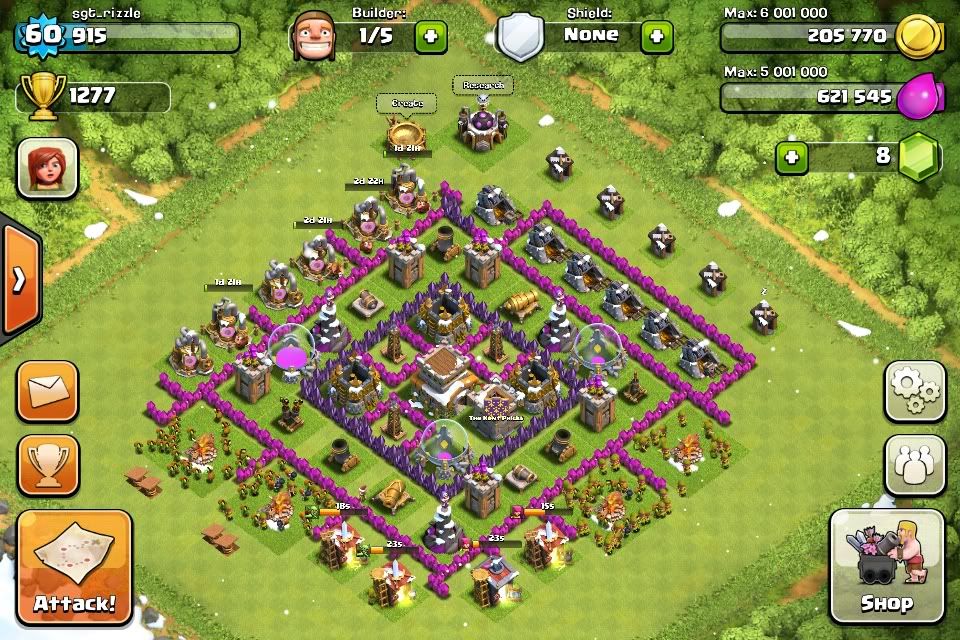Open the Shop menu
The image size is (960, 640).
point(886,569)
